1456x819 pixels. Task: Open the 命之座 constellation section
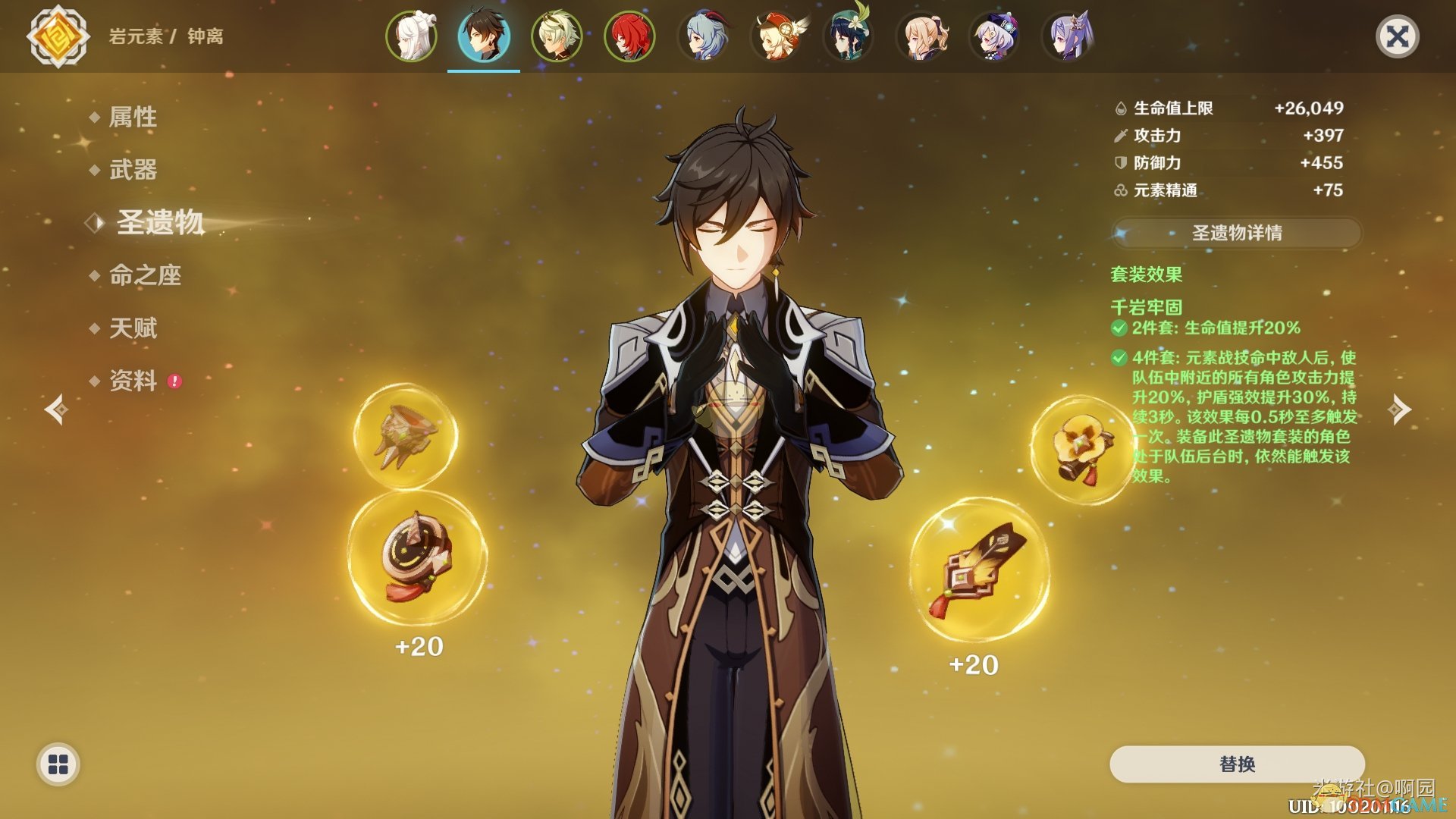click(145, 275)
